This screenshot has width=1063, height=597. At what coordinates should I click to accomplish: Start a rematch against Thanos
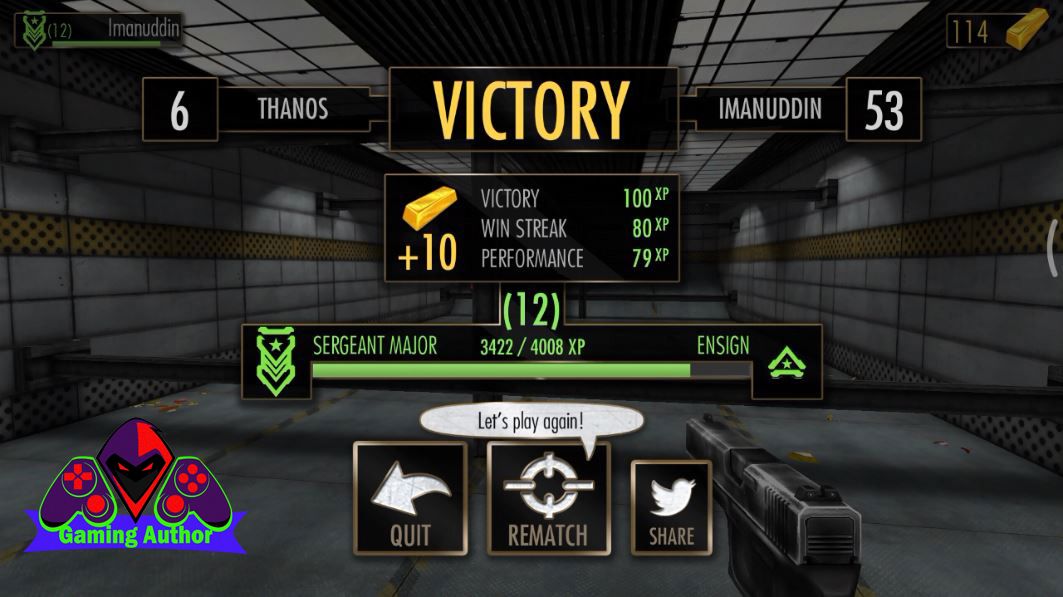[x=547, y=498]
